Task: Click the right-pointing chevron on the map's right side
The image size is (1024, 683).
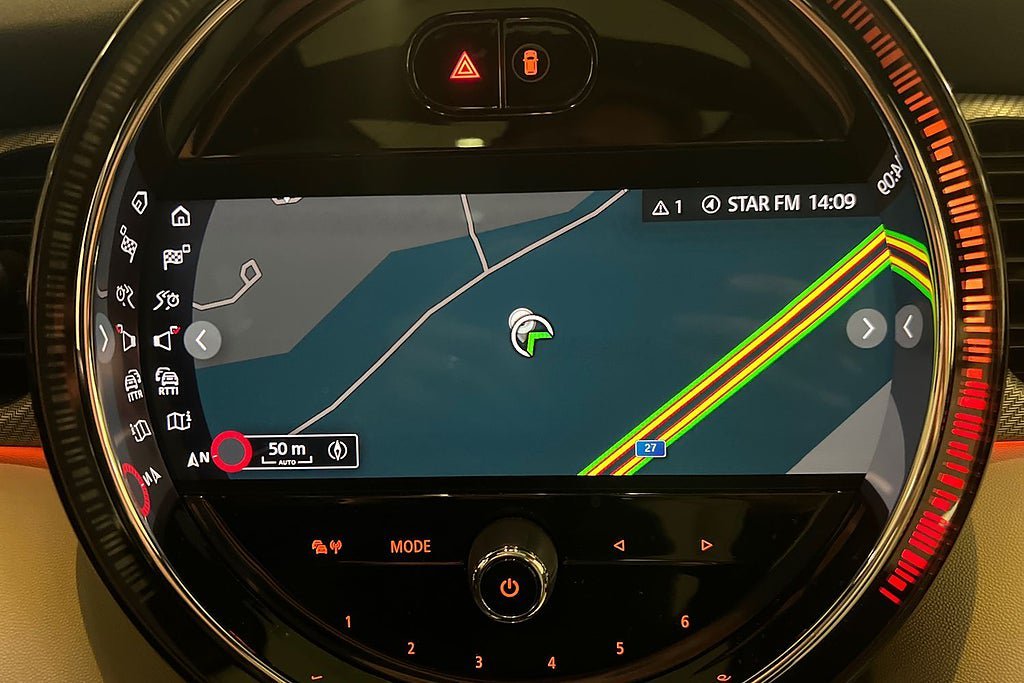Action: (x=866, y=328)
